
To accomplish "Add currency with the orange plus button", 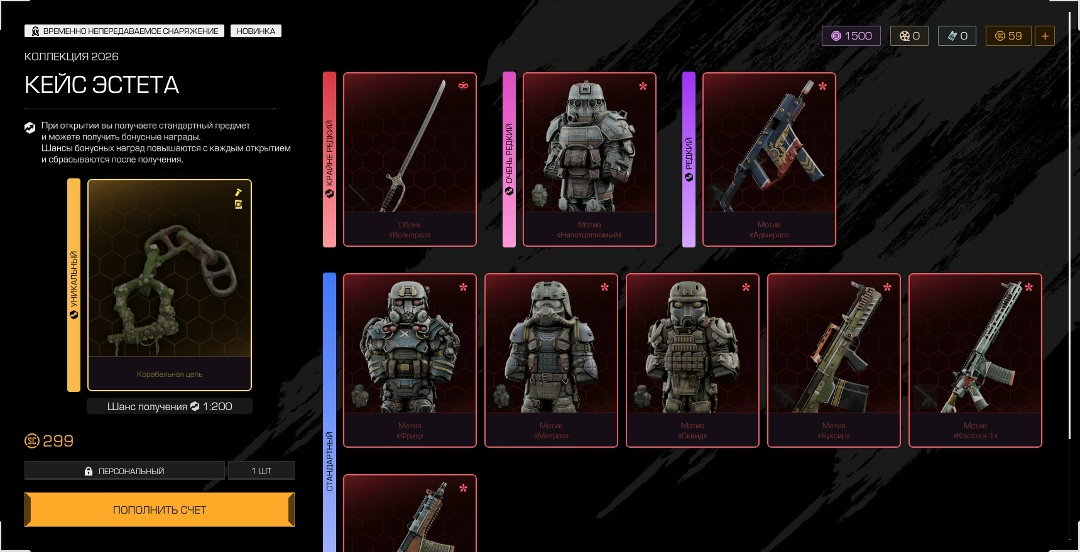I will pos(1045,36).
